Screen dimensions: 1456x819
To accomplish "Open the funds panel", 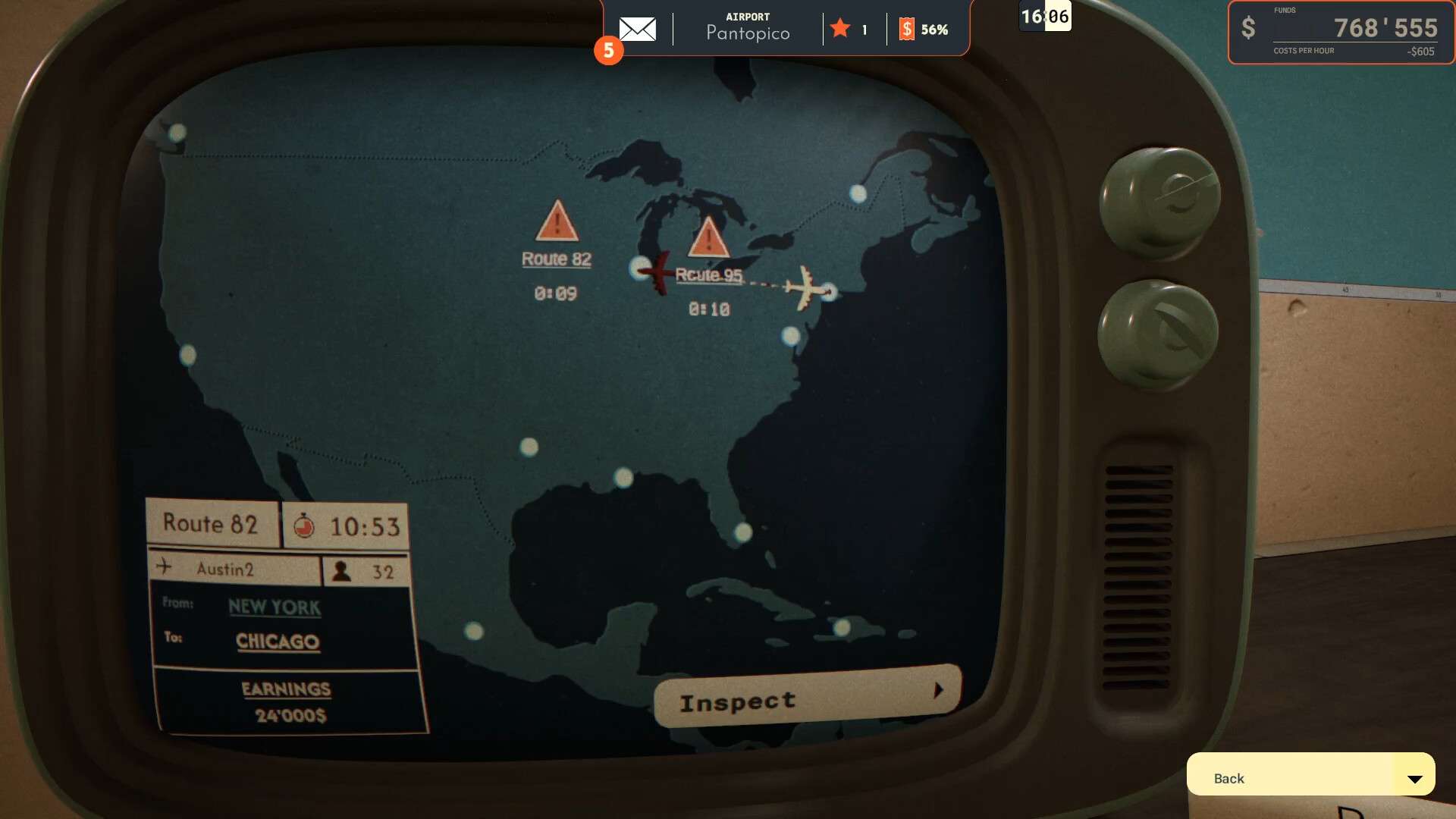I will (x=1340, y=33).
